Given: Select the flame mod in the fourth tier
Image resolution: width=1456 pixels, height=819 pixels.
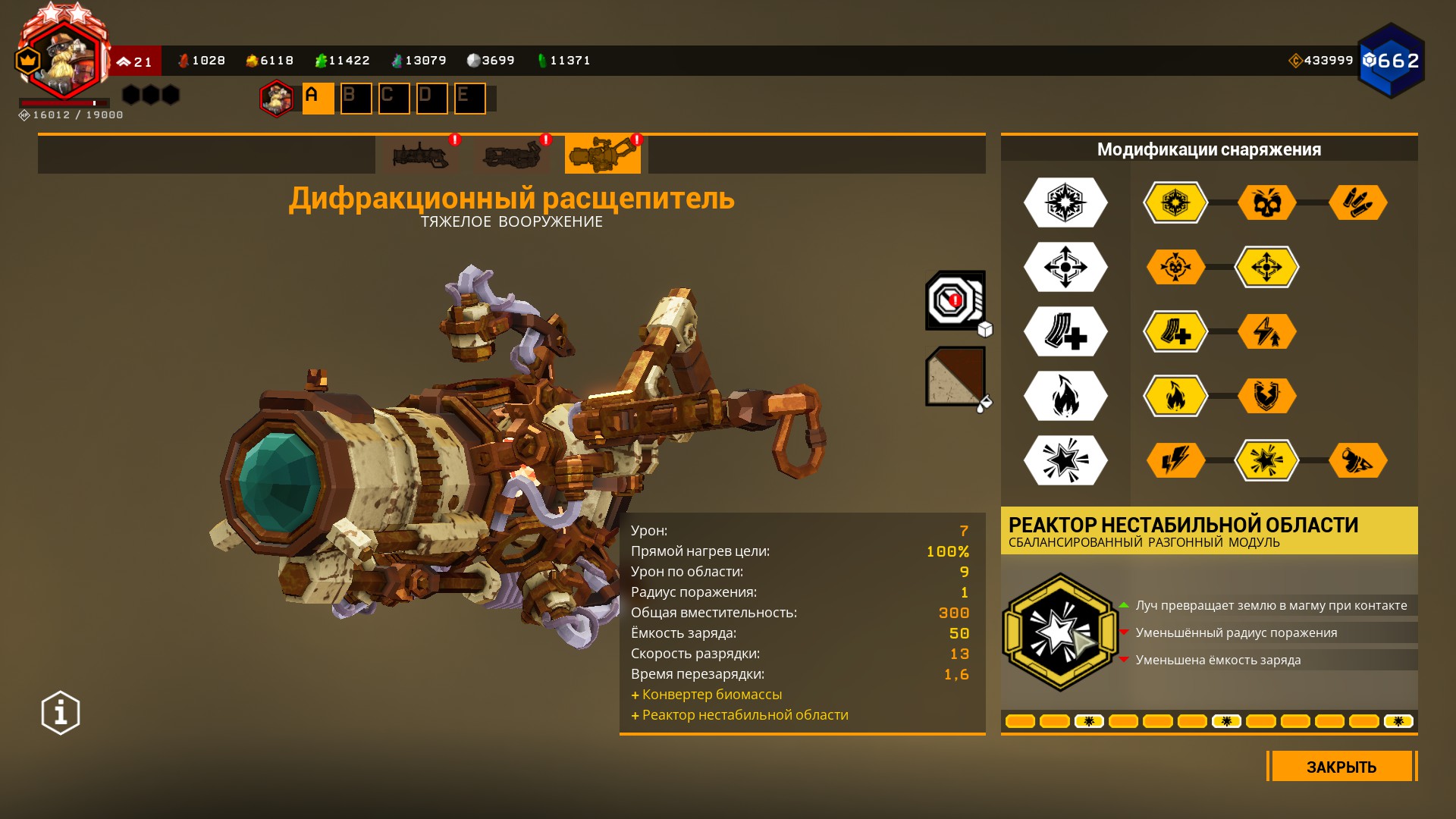Looking at the screenshot, I should [x=1175, y=396].
